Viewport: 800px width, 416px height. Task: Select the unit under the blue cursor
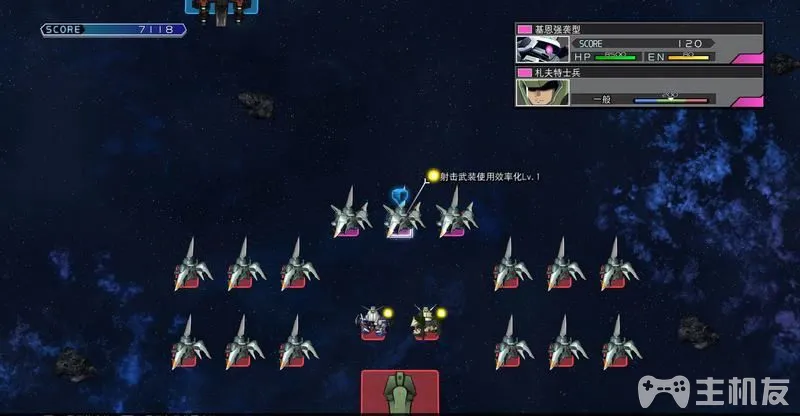[x=401, y=217]
